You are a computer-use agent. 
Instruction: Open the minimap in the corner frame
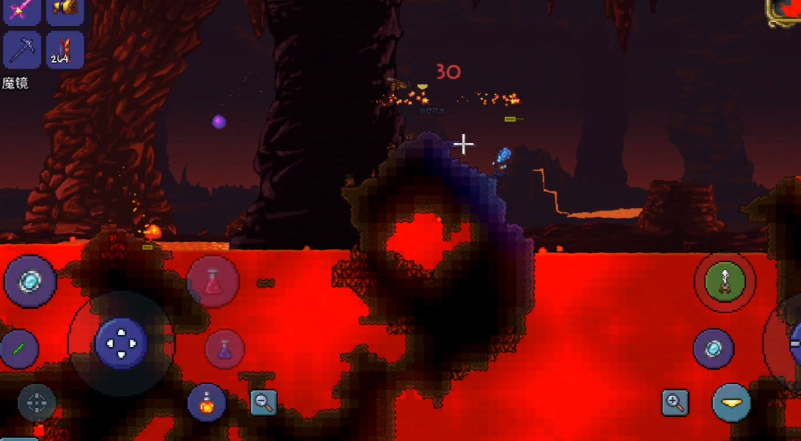(785, 10)
